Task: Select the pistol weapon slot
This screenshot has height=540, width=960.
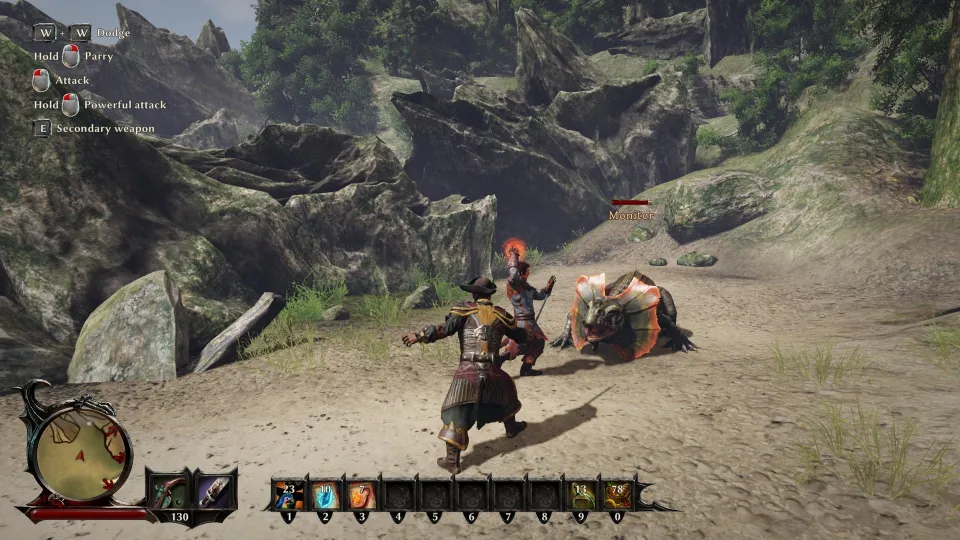Action: click(166, 492)
